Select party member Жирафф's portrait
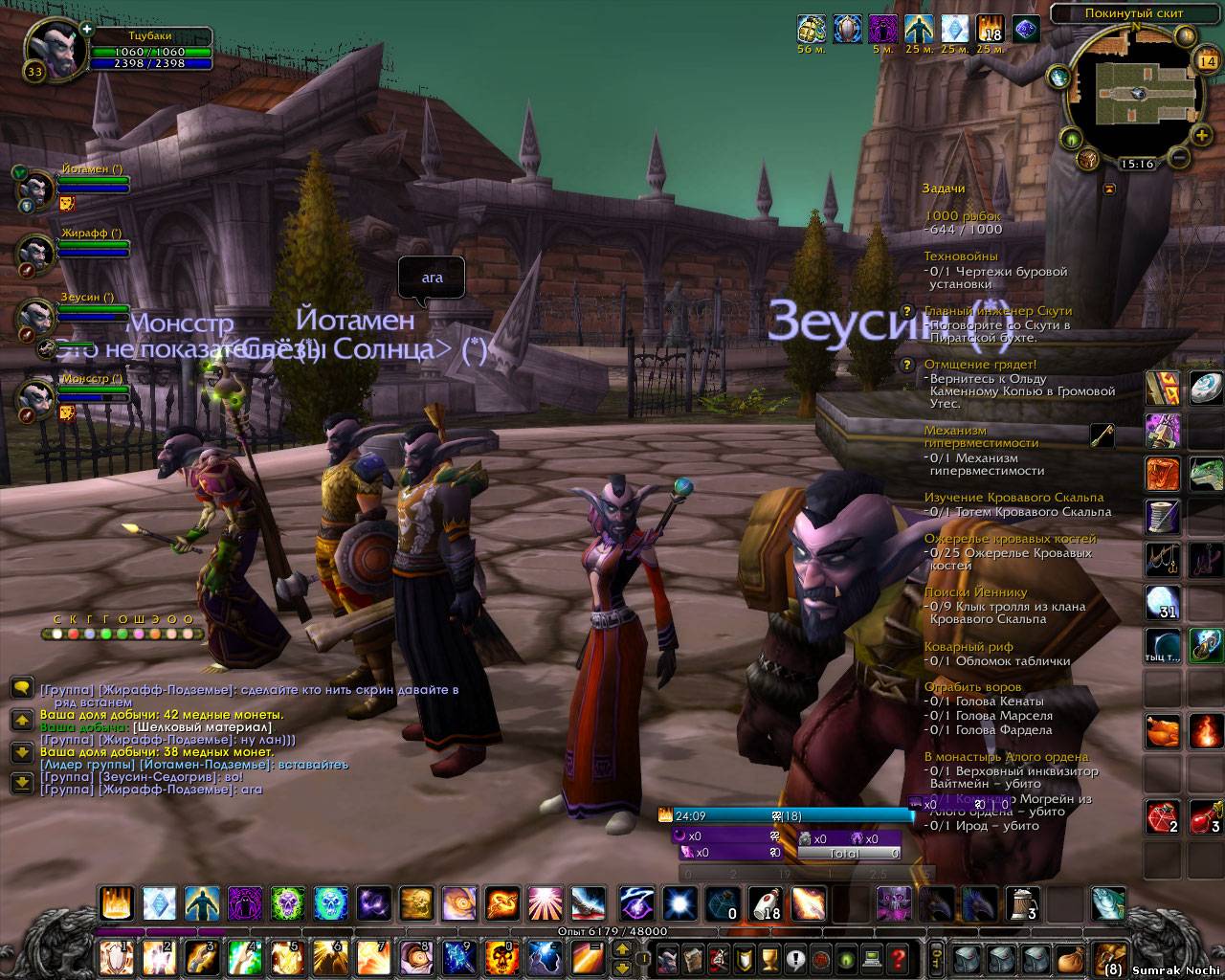The height and width of the screenshot is (980, 1225). (x=37, y=252)
